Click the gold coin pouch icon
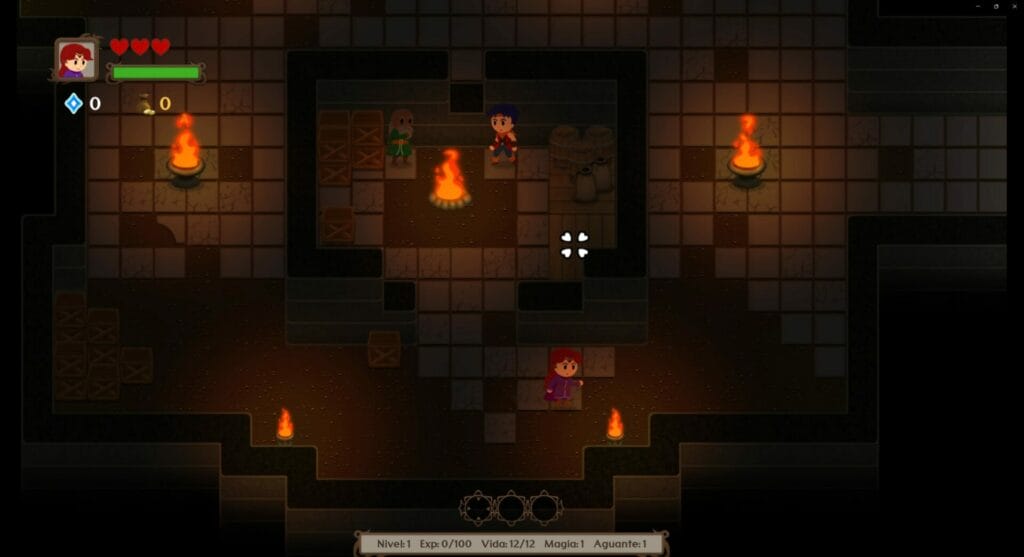This screenshot has height=557, width=1024. (145, 103)
